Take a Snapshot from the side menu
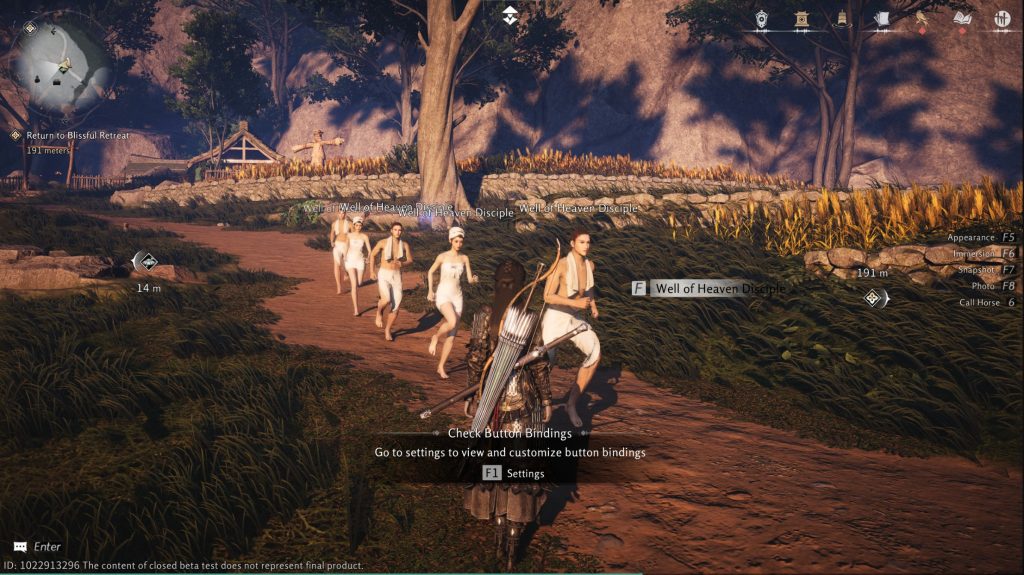This screenshot has height=575, width=1024. [x=984, y=270]
